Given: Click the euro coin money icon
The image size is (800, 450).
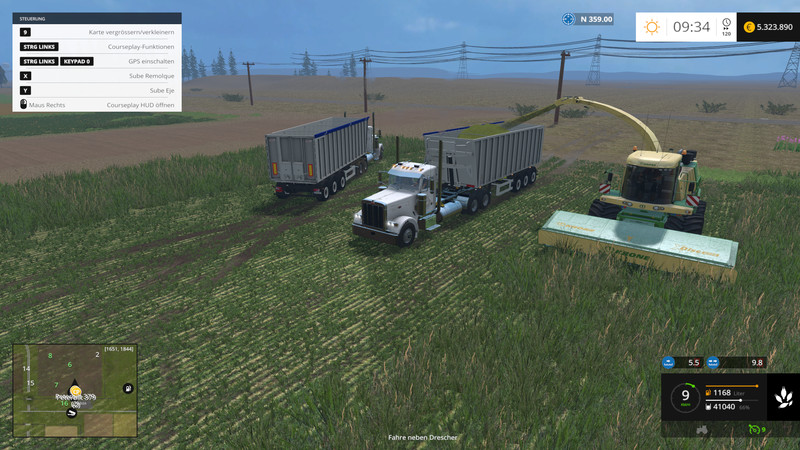Looking at the screenshot, I should click(x=749, y=27).
